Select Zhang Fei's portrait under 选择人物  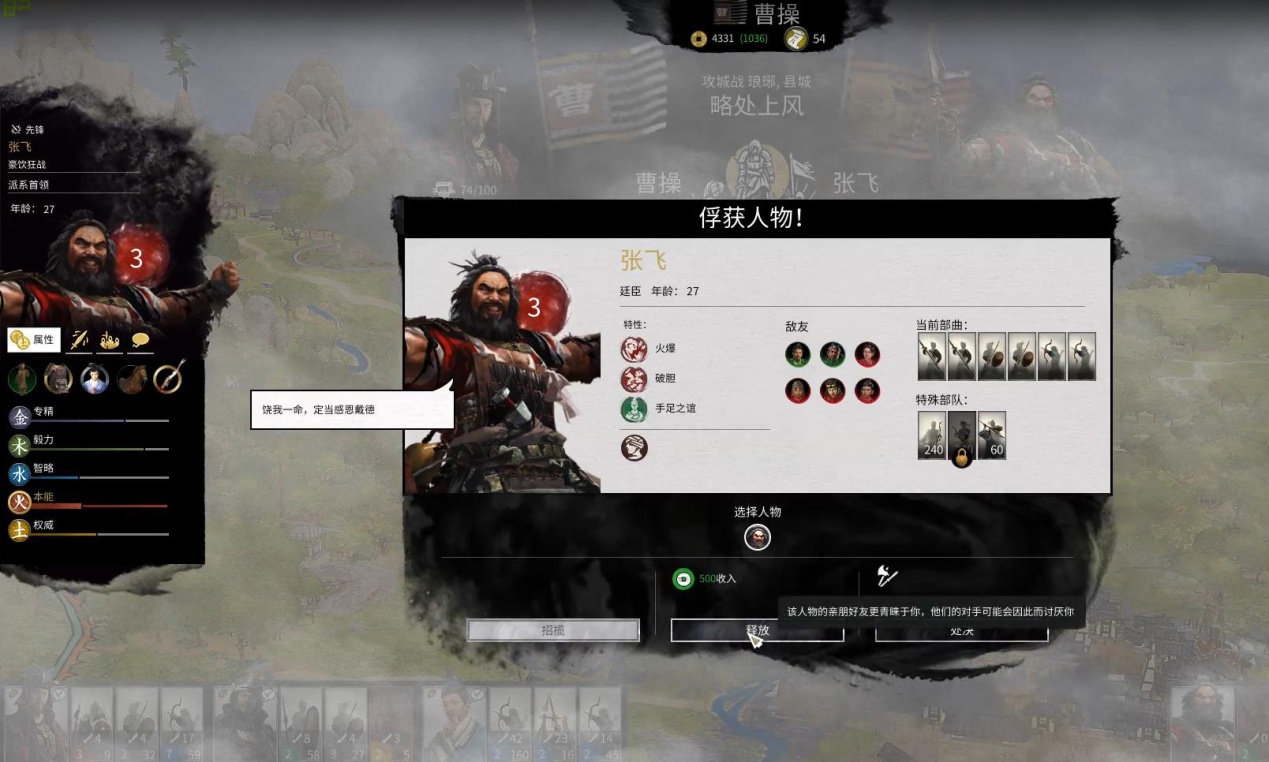point(758,538)
